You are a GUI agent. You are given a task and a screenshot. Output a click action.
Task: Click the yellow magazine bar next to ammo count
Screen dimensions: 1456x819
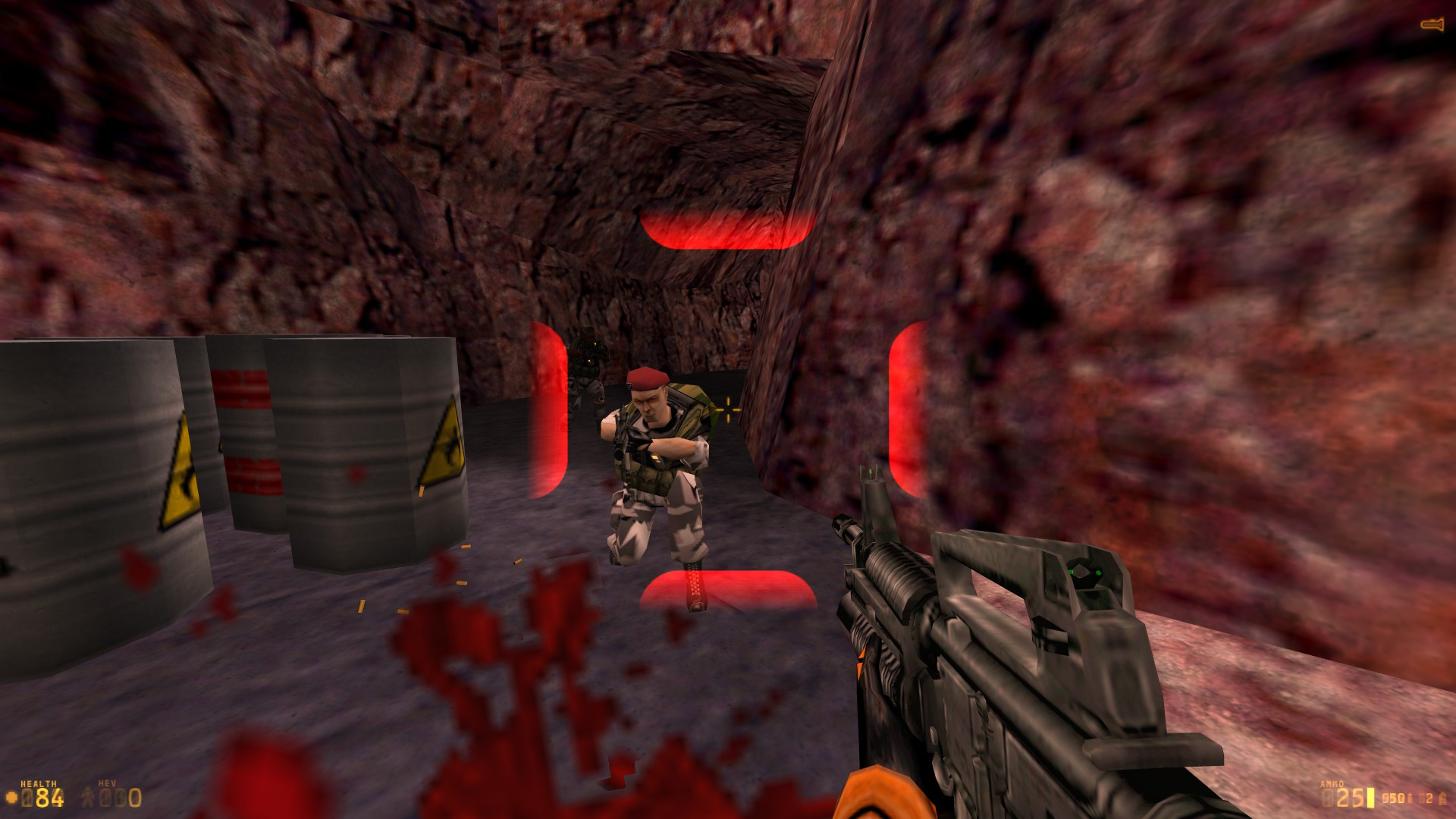coord(1371,797)
